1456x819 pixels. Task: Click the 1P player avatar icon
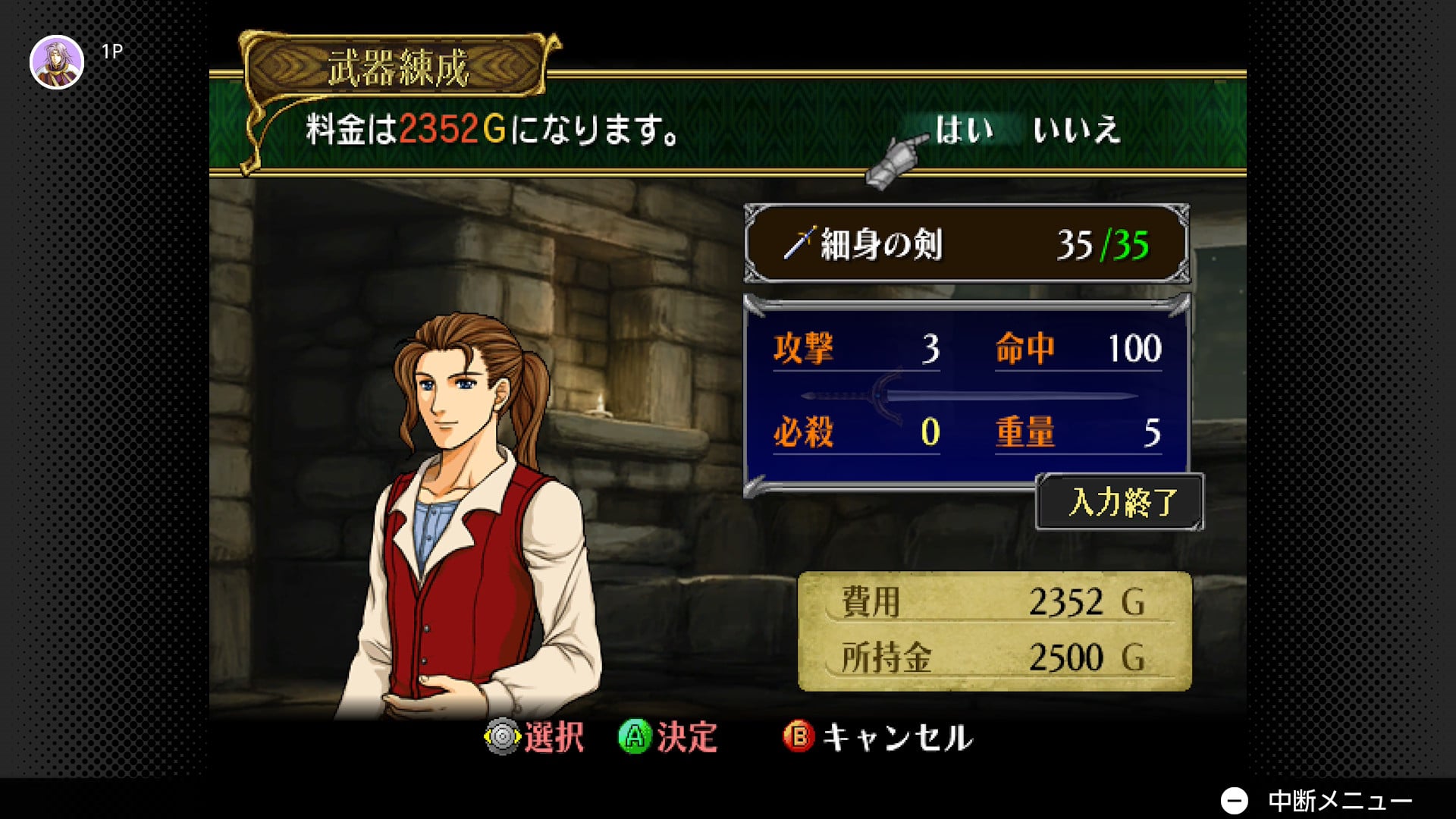[x=57, y=62]
